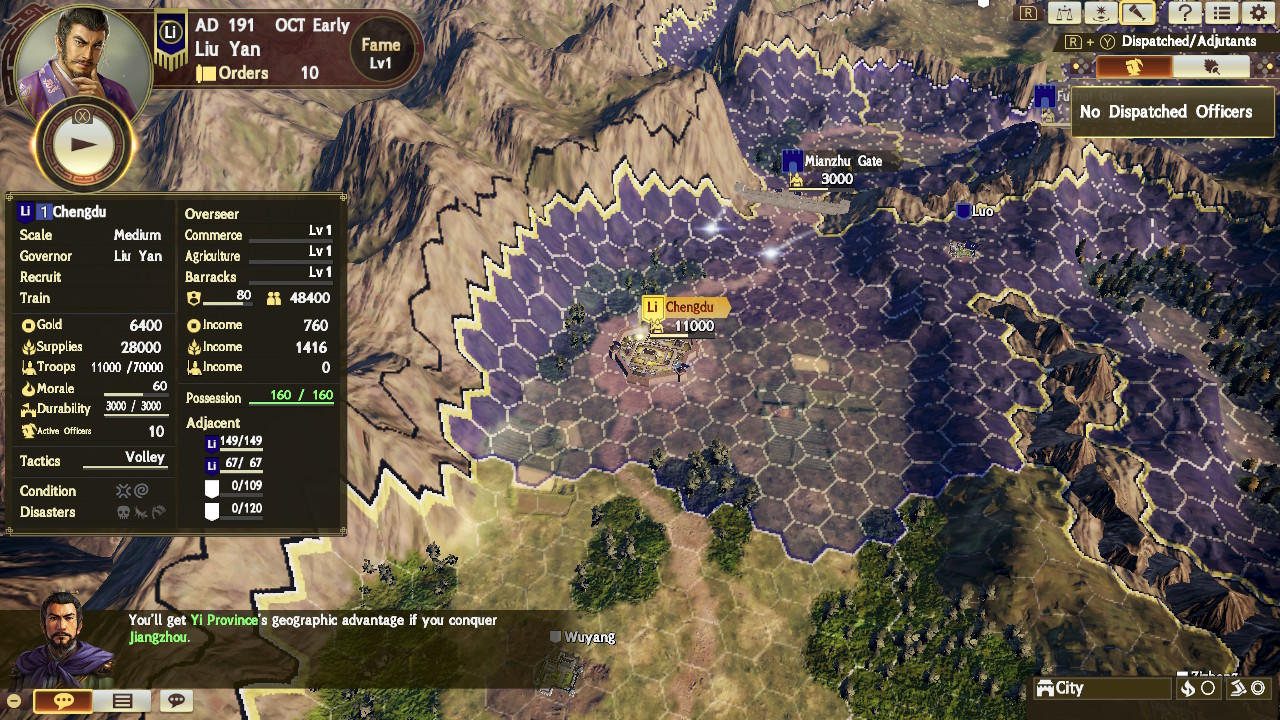Open settings with the gear icon
The image size is (1280, 720).
(x=1258, y=13)
